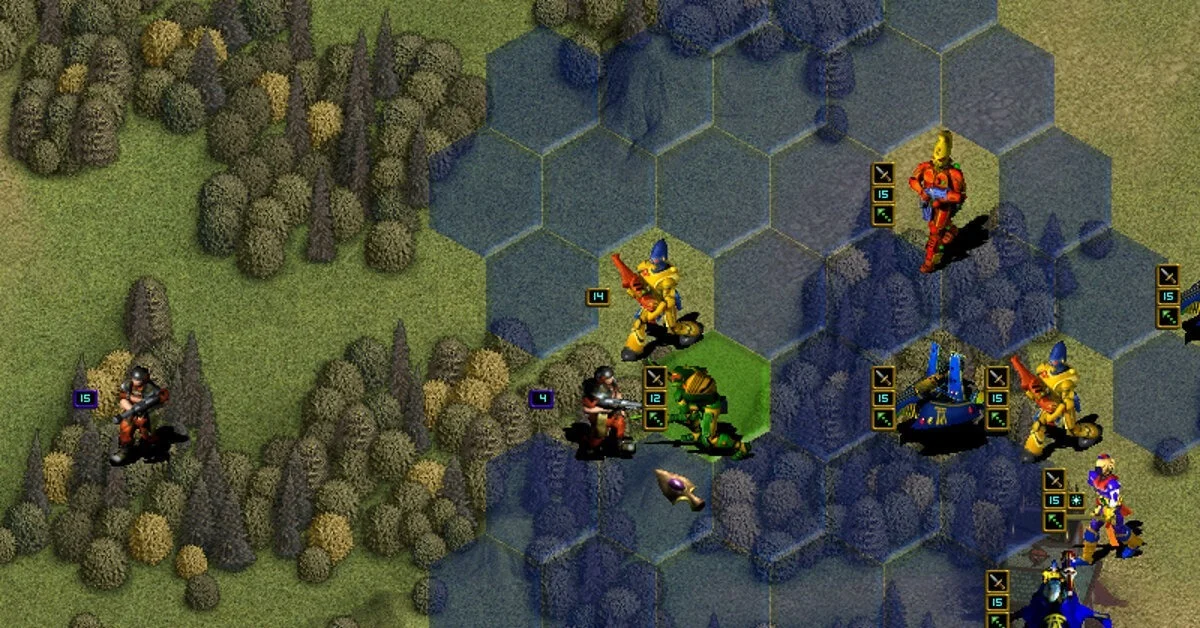Target the human soldier with strength 15

click(x=137, y=410)
